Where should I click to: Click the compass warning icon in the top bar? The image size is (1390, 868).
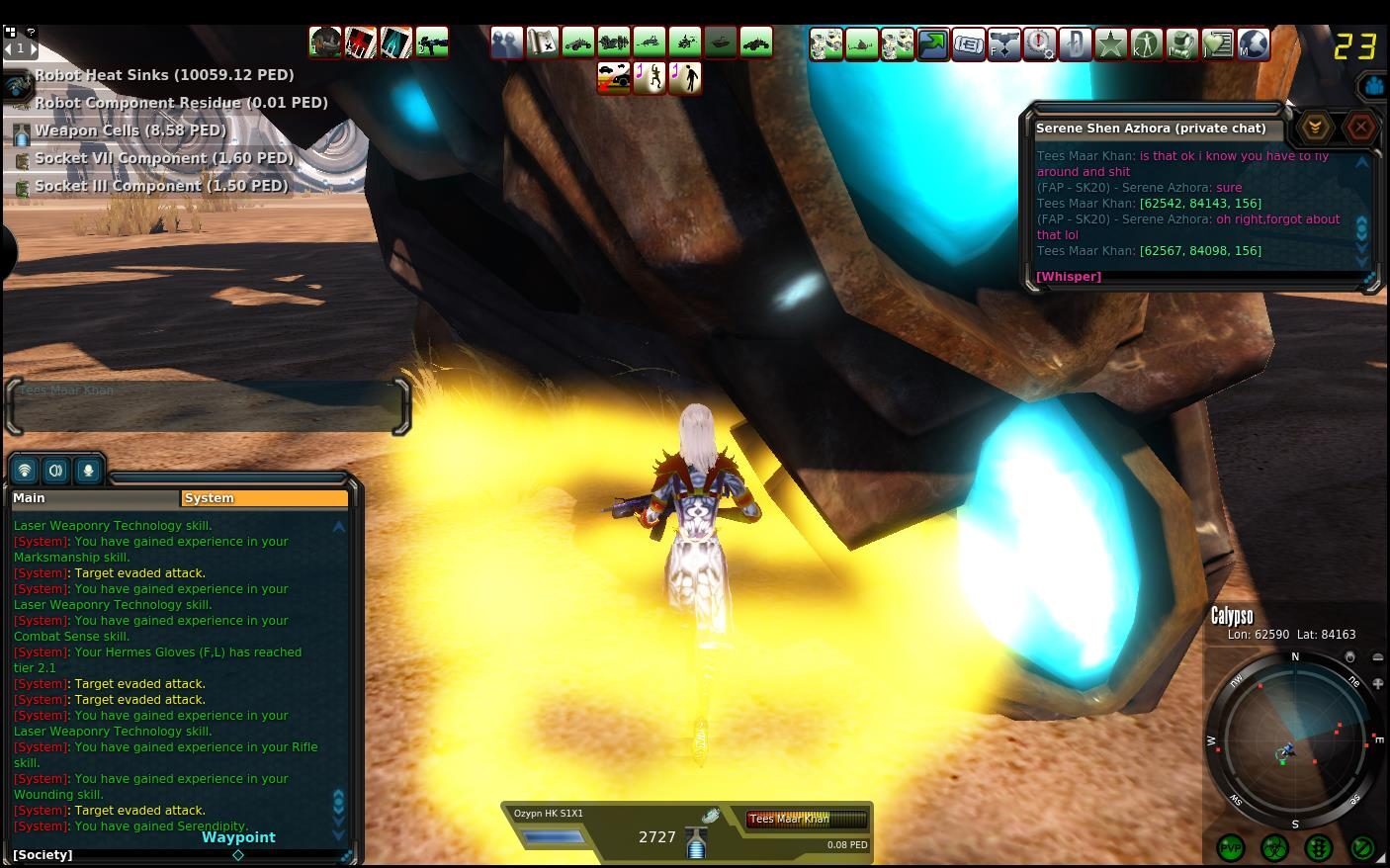[1039, 43]
